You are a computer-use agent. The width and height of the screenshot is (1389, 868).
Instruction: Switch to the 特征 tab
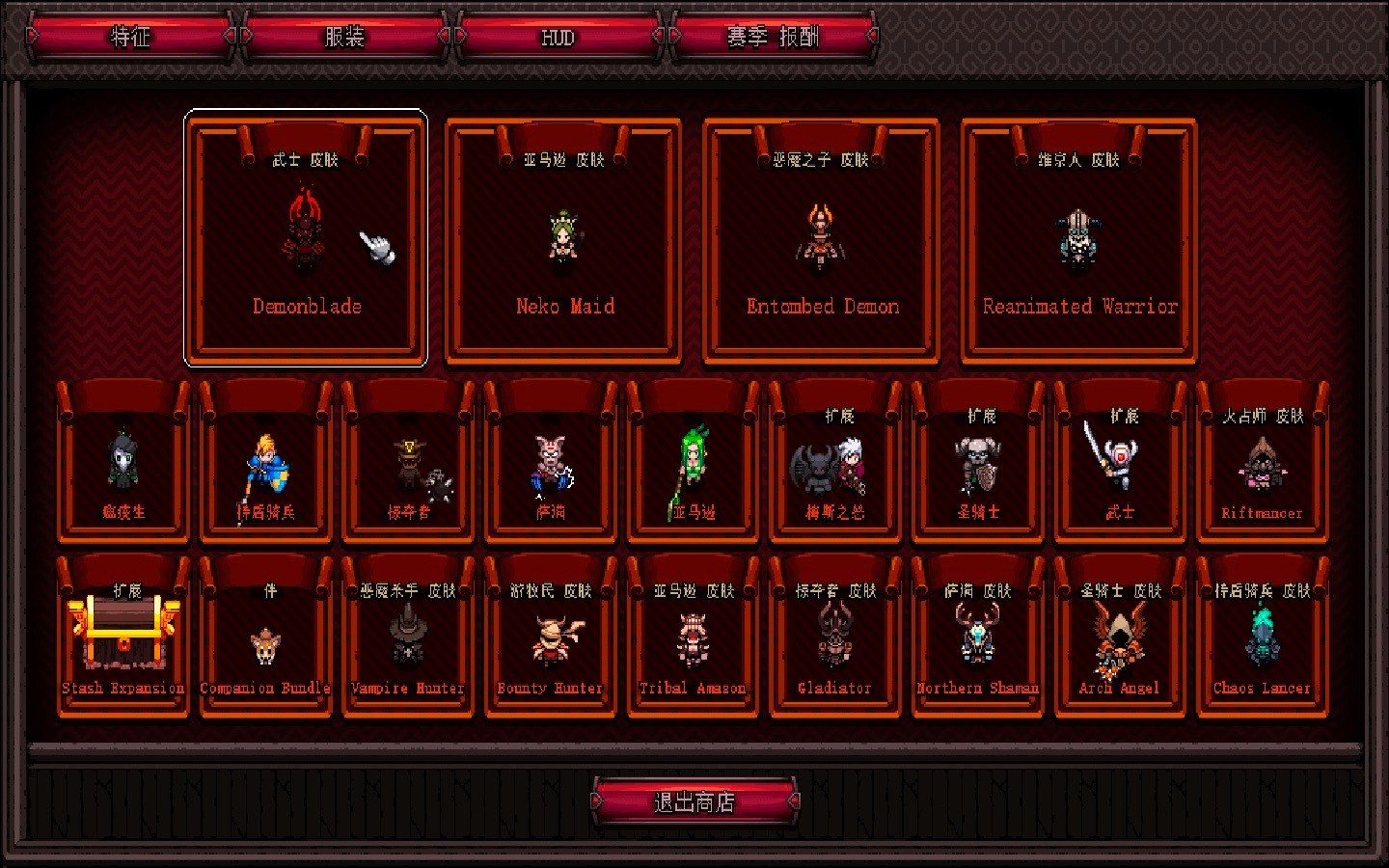click(x=130, y=37)
